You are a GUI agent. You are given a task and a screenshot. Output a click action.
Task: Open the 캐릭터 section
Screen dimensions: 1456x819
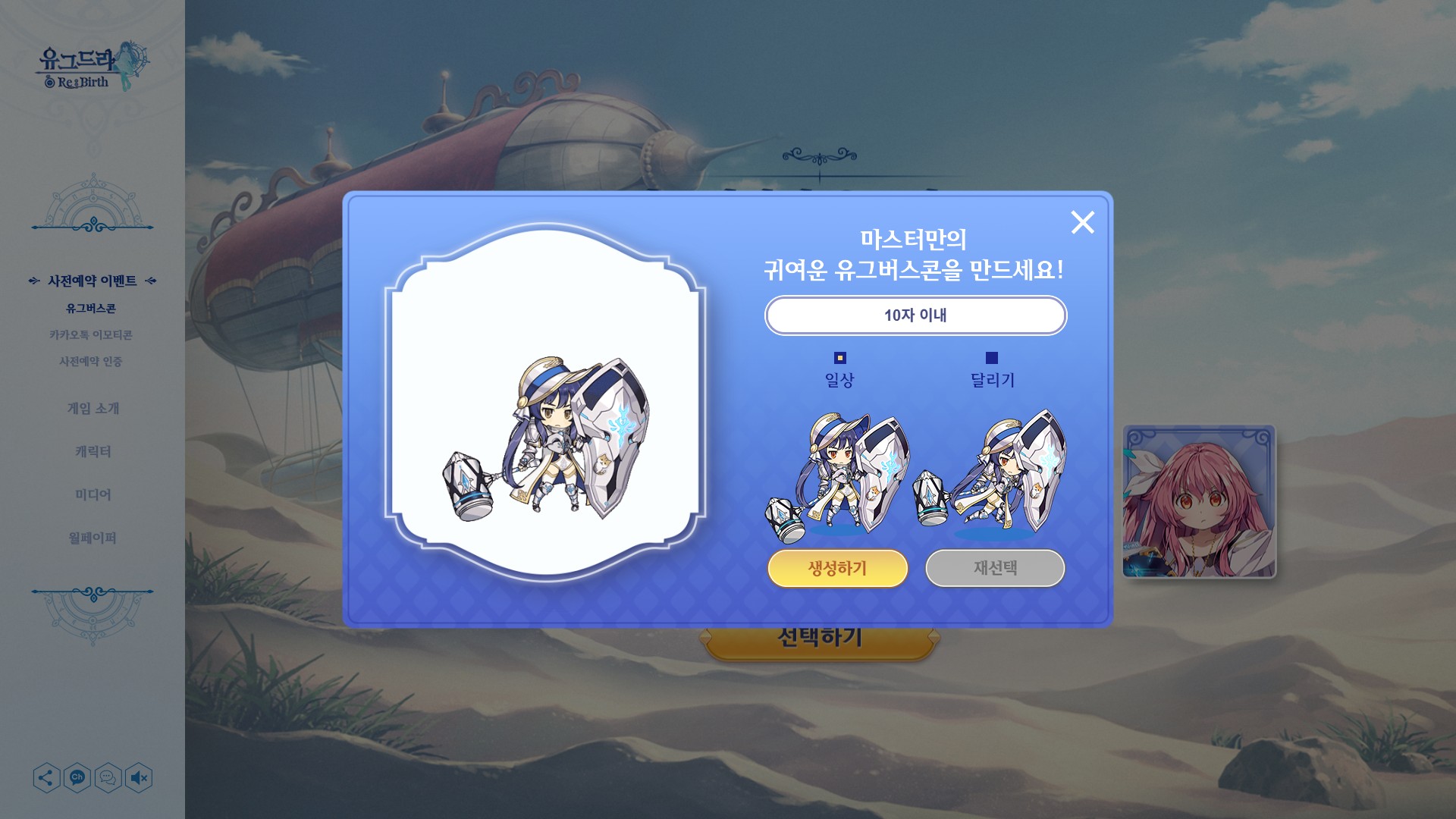click(93, 452)
